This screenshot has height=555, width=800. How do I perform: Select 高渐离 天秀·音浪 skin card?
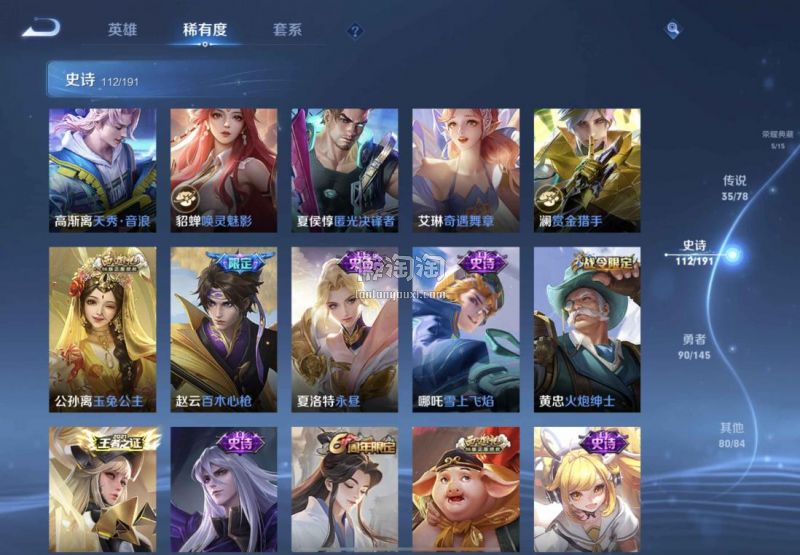(x=102, y=170)
